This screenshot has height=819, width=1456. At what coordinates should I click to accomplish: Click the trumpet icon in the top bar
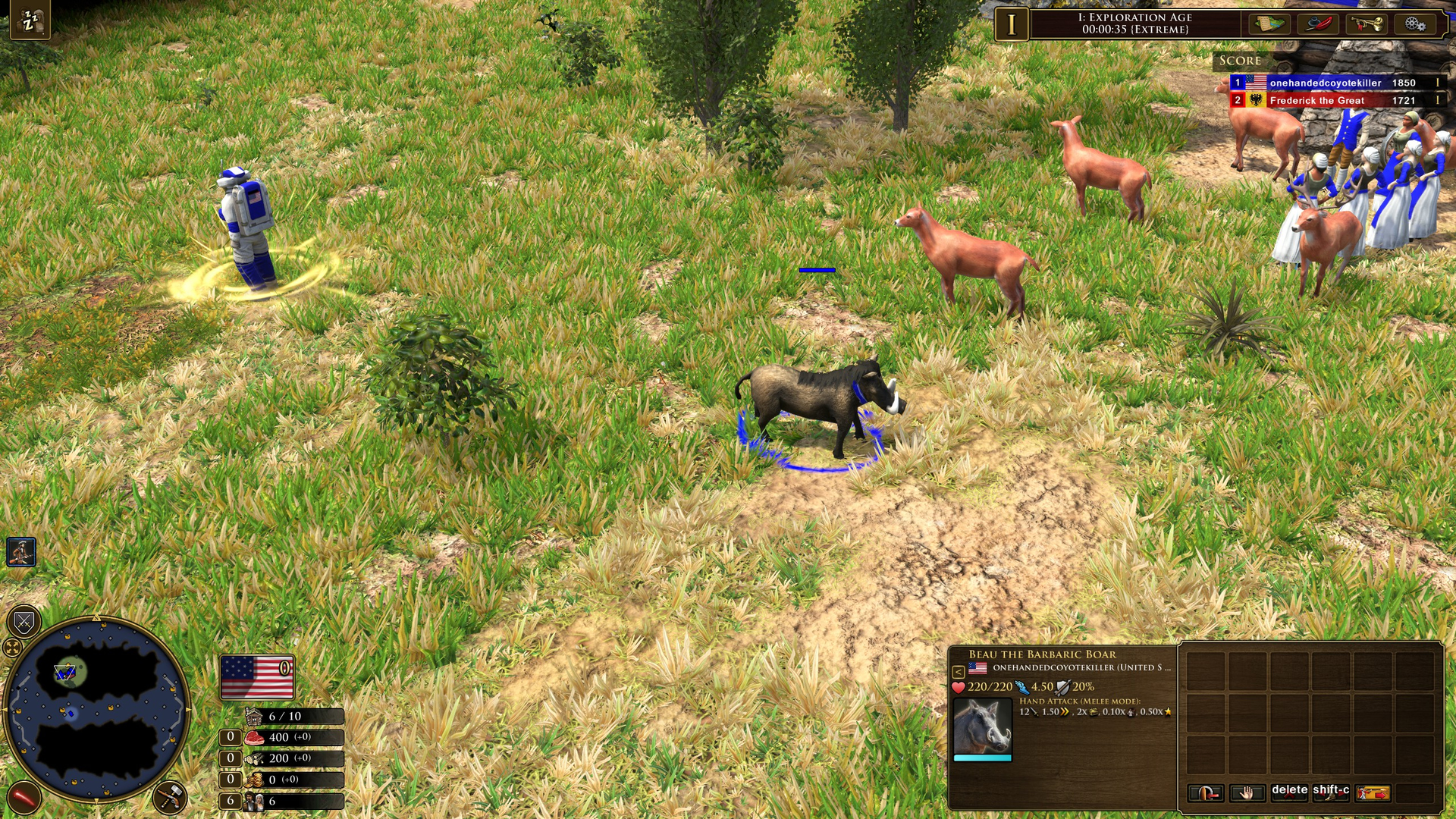point(1368,24)
